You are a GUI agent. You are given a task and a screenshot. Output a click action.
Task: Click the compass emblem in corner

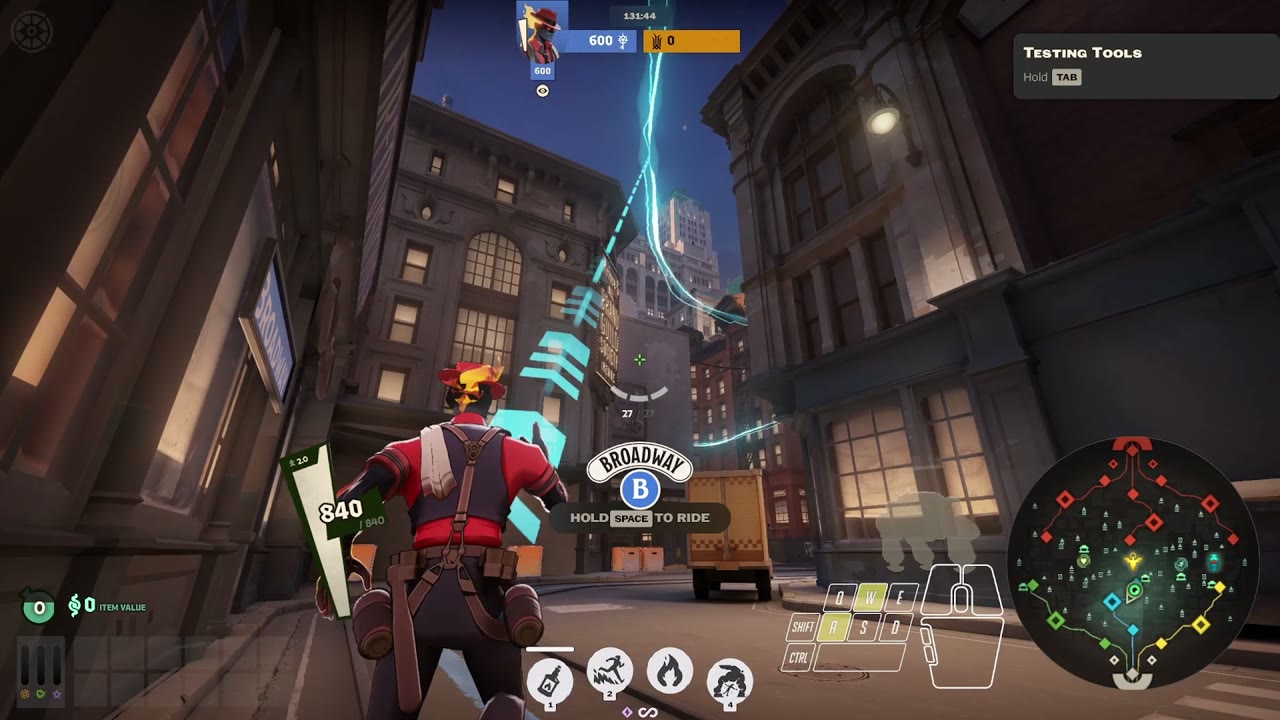point(30,30)
